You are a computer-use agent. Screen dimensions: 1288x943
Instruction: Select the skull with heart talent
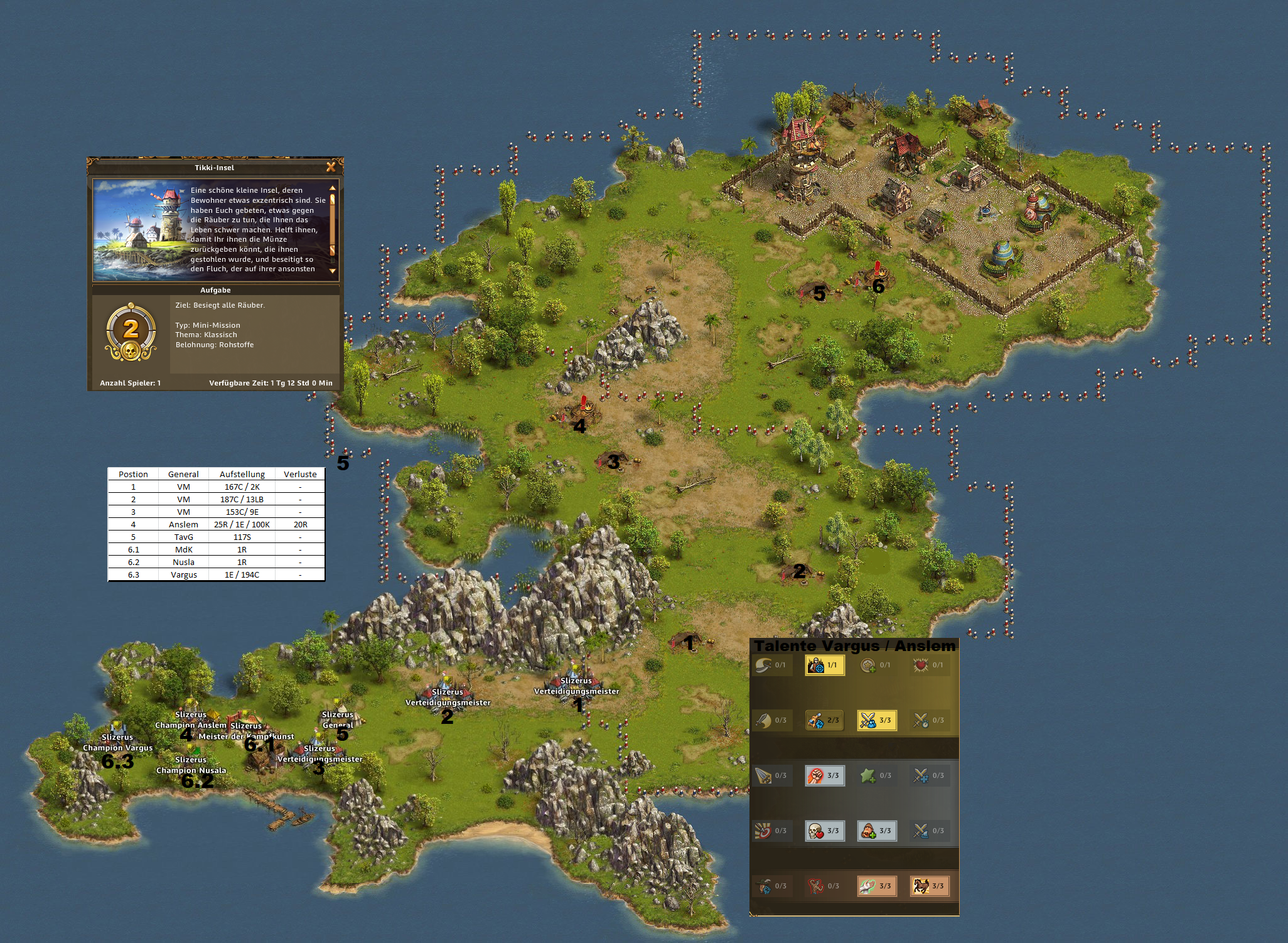[824, 831]
